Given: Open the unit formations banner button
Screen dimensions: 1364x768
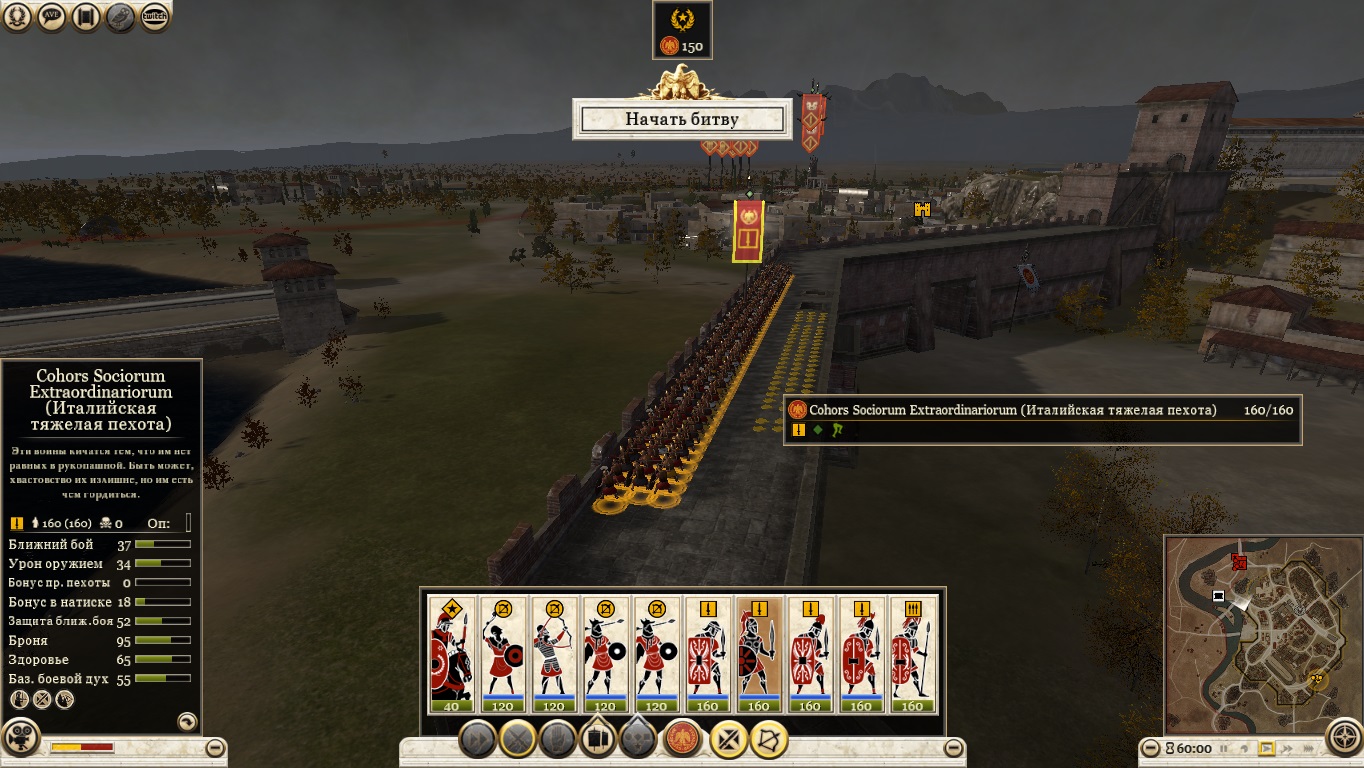Looking at the screenshot, I should 598,739.
